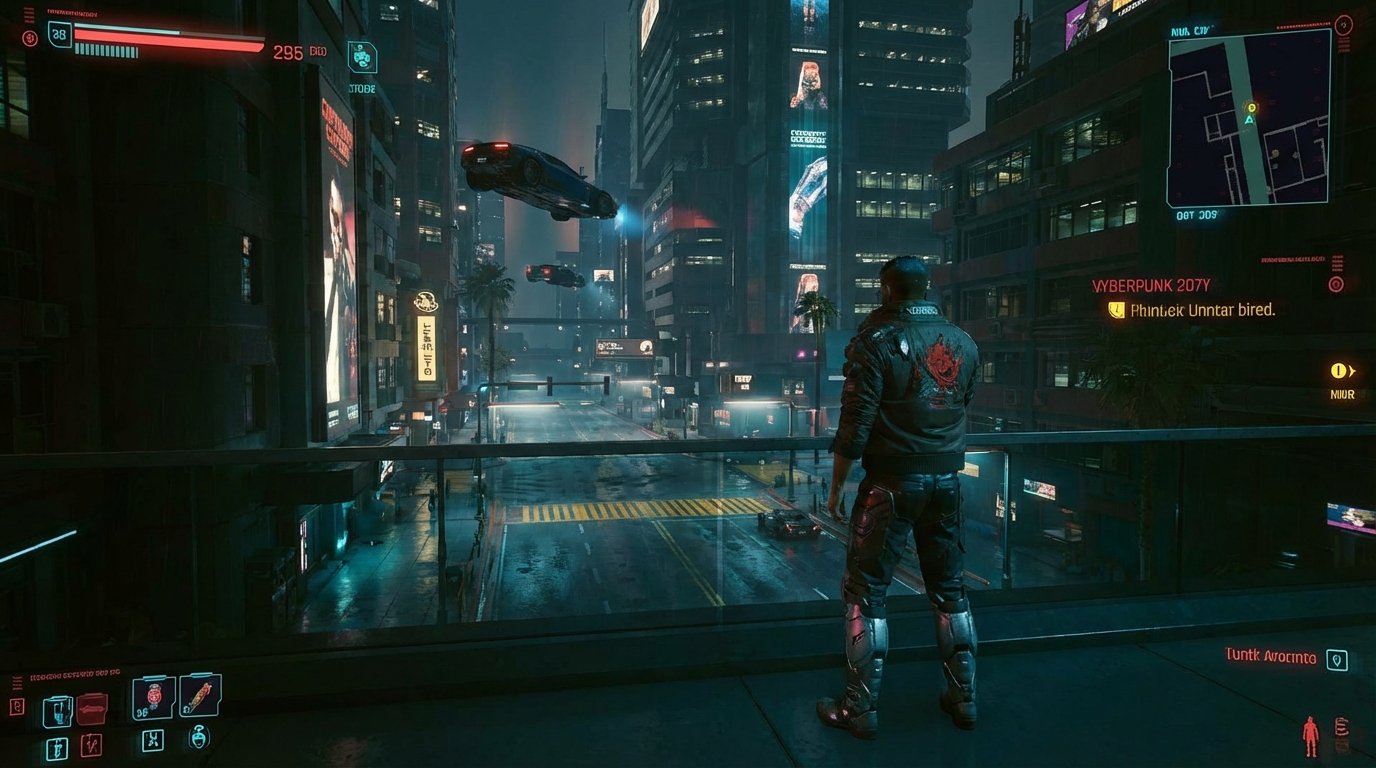The height and width of the screenshot is (768, 1376).
Task: Select the red body silhouette status icon
Action: coord(1310,735)
